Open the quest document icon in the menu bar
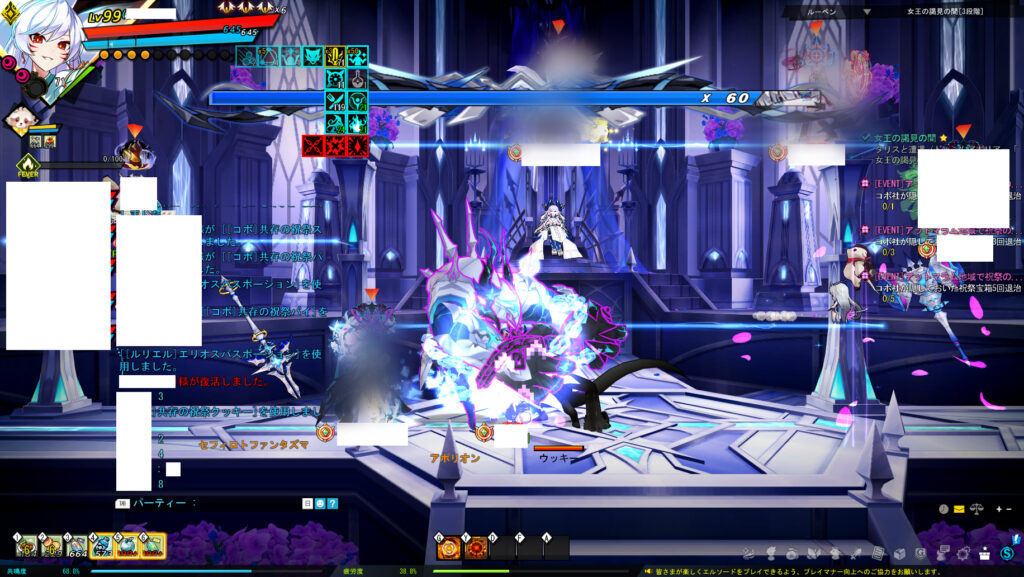The width and height of the screenshot is (1024, 577). [x=877, y=553]
